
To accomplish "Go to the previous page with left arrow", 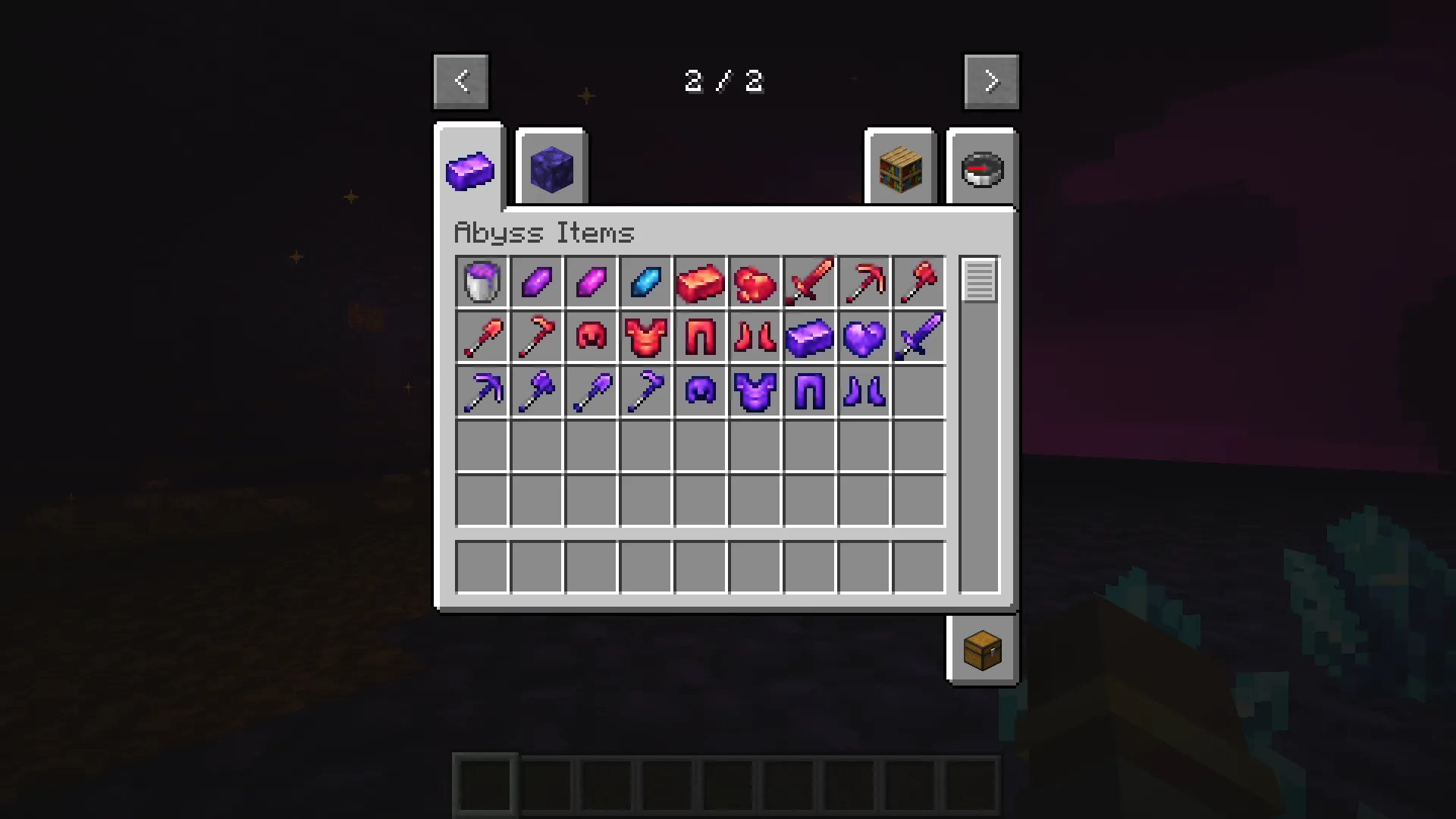I will (x=460, y=80).
